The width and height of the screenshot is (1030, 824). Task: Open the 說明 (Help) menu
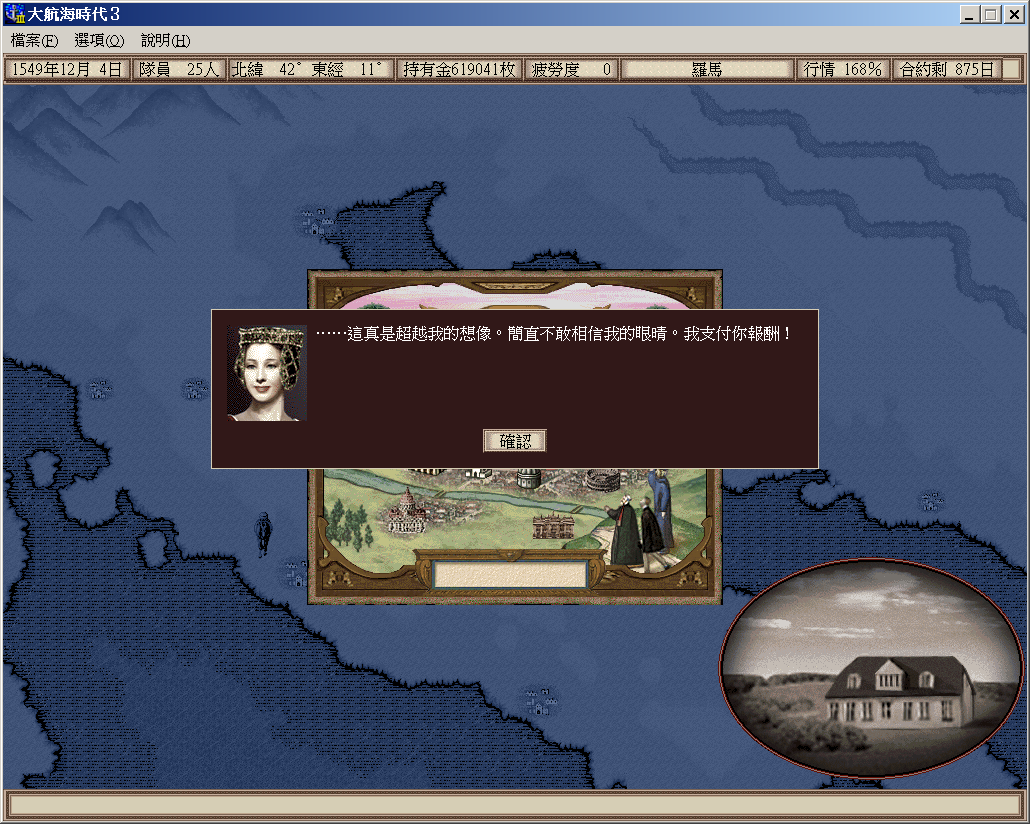[x=165, y=41]
